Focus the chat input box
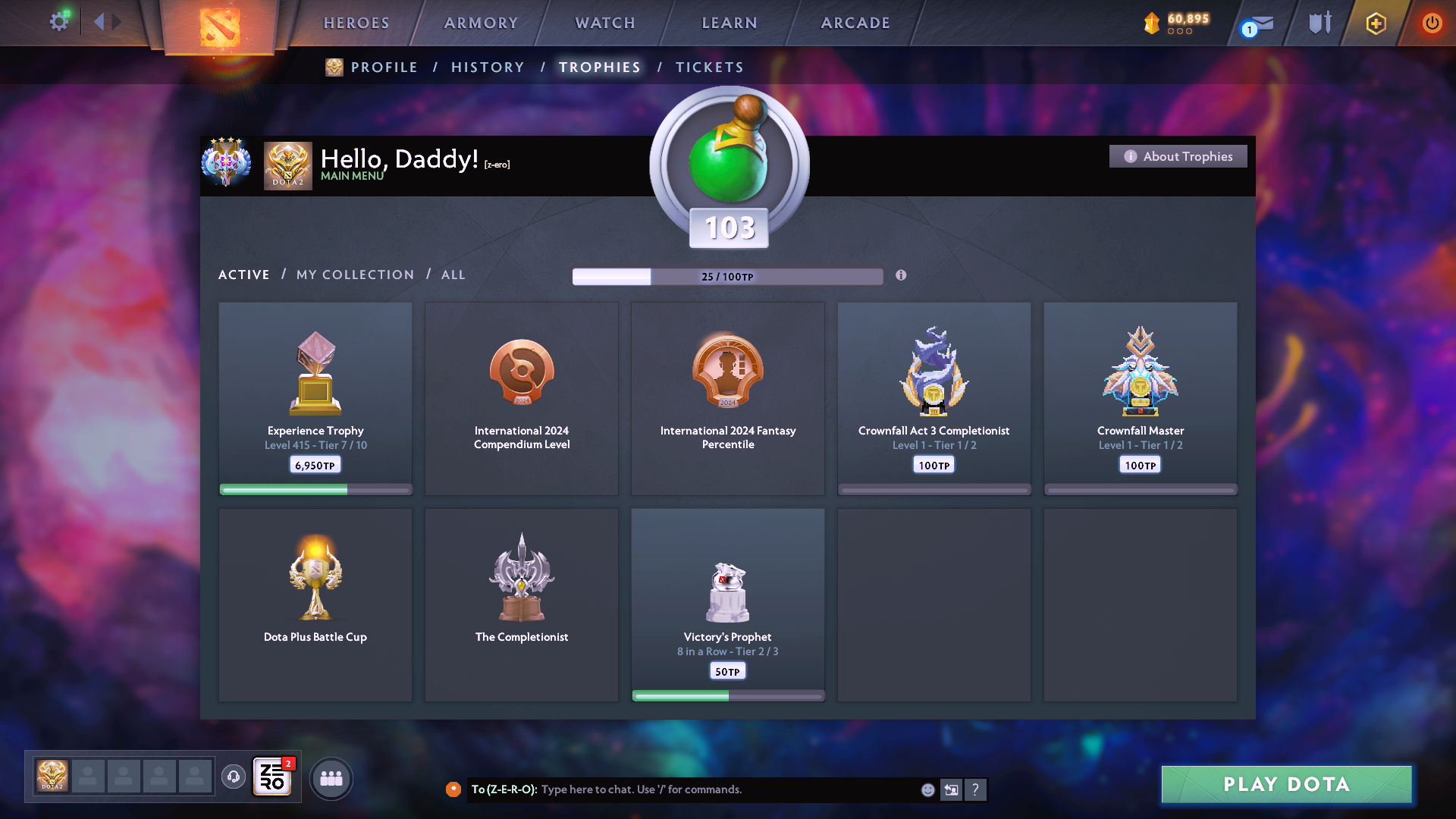1456x819 pixels. point(728,789)
